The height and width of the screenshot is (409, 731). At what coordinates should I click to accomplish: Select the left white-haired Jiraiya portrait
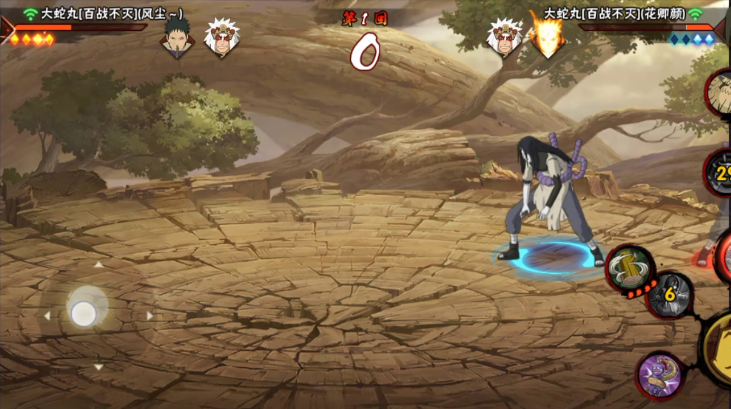tap(219, 38)
